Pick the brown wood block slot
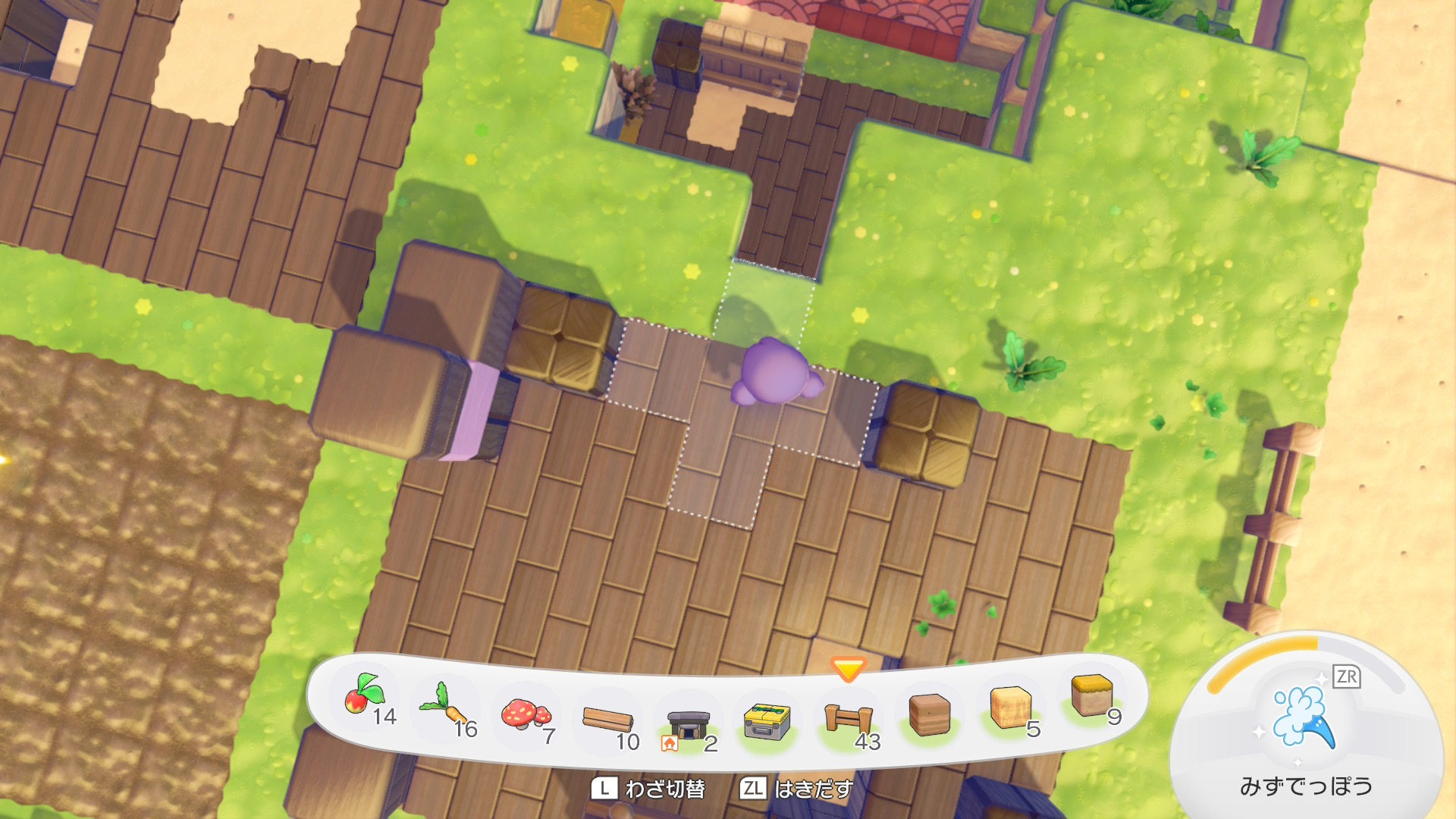This screenshot has width=1456, height=819. (x=929, y=715)
